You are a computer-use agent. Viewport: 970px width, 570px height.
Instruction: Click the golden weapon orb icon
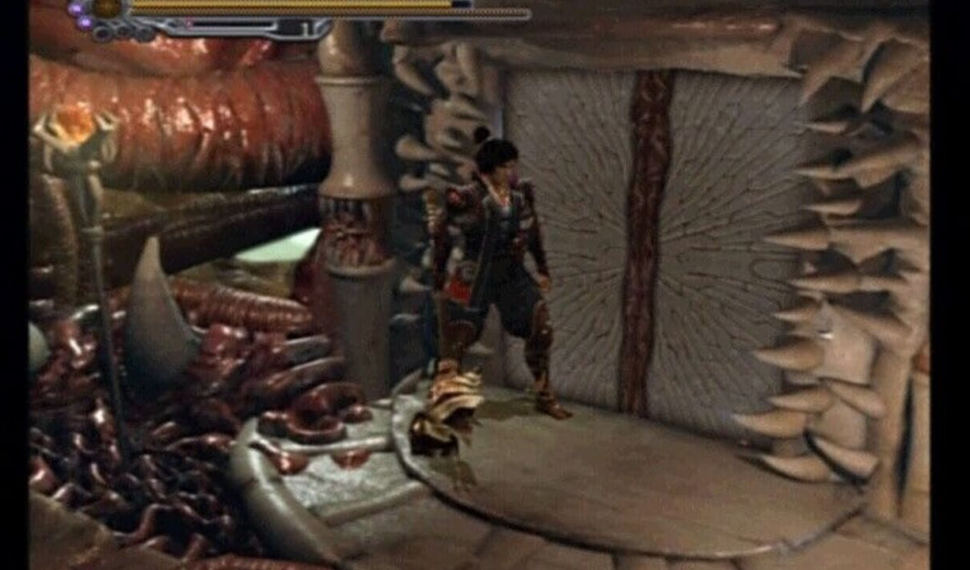[x=108, y=7]
